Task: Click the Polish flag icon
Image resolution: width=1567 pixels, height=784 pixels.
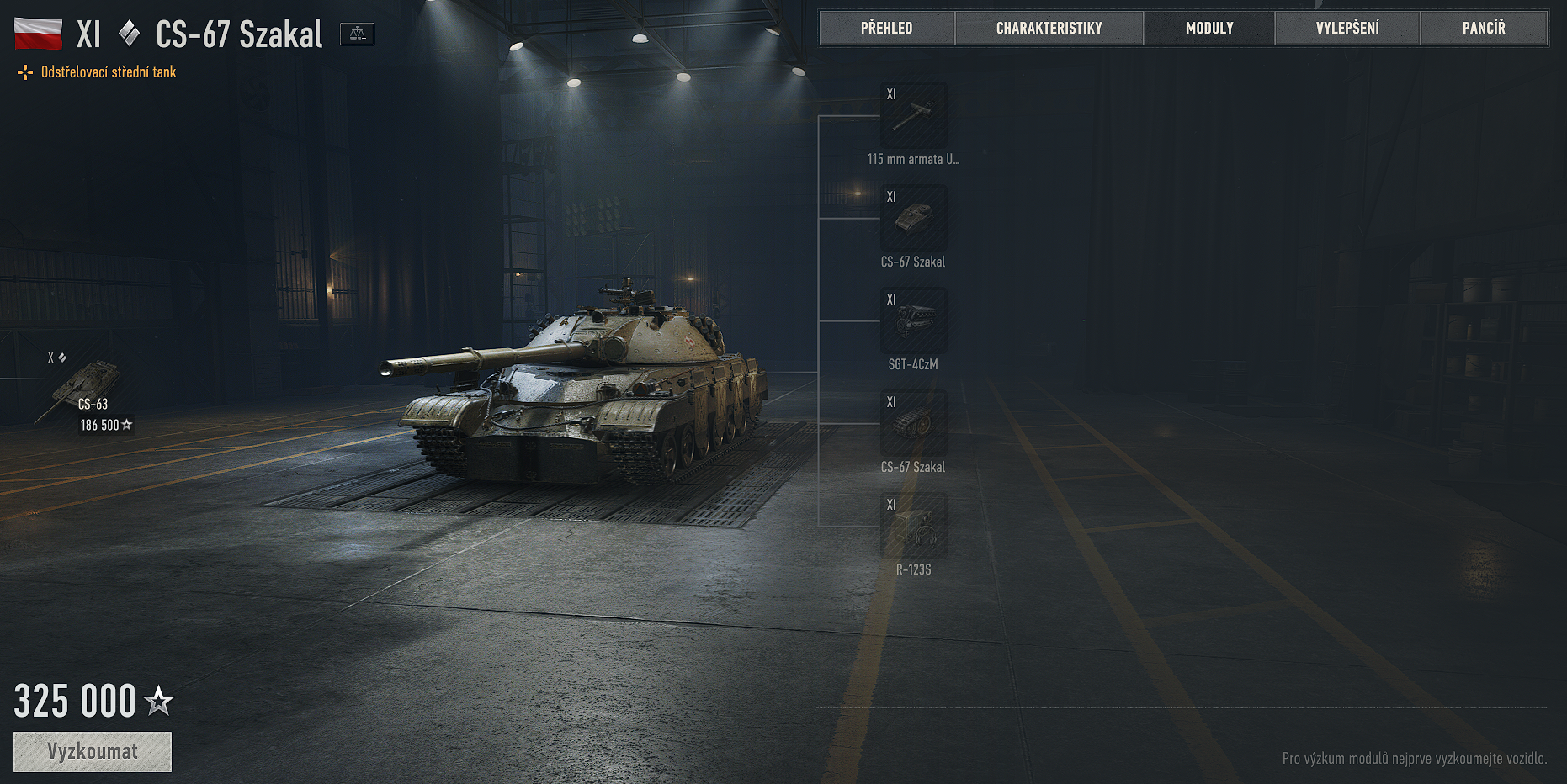Action: (x=39, y=33)
